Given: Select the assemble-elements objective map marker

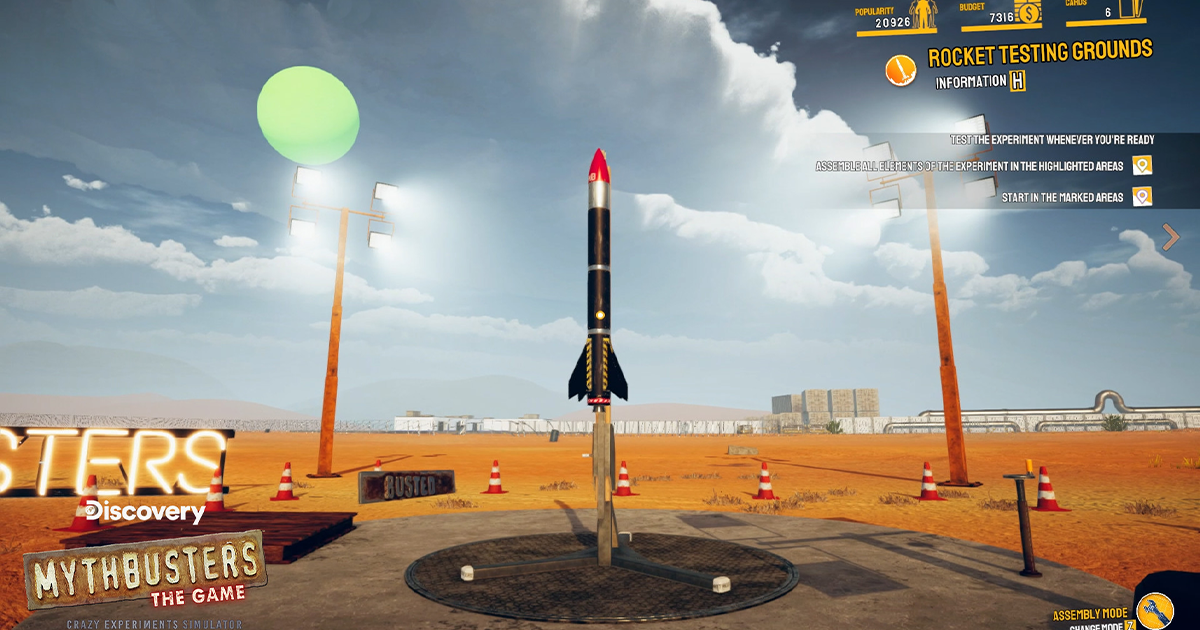Looking at the screenshot, I should (x=1142, y=166).
